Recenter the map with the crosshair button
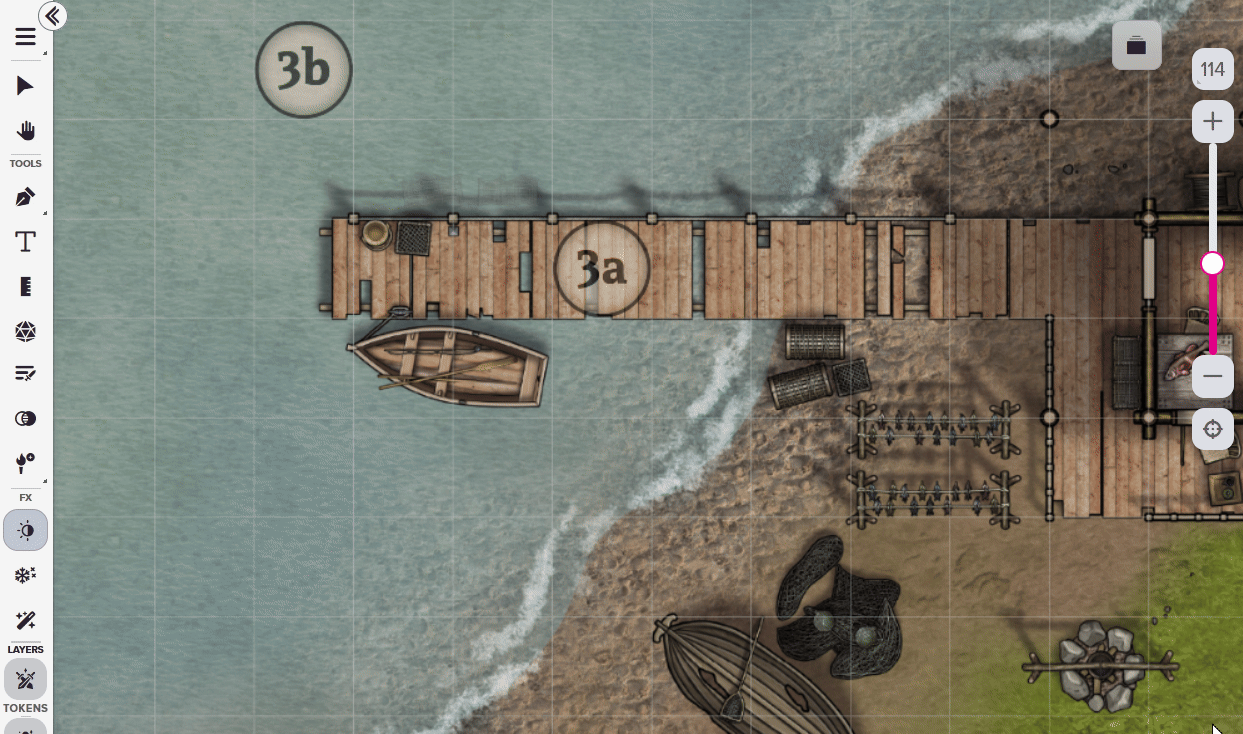The height and width of the screenshot is (734, 1243). click(x=1212, y=429)
